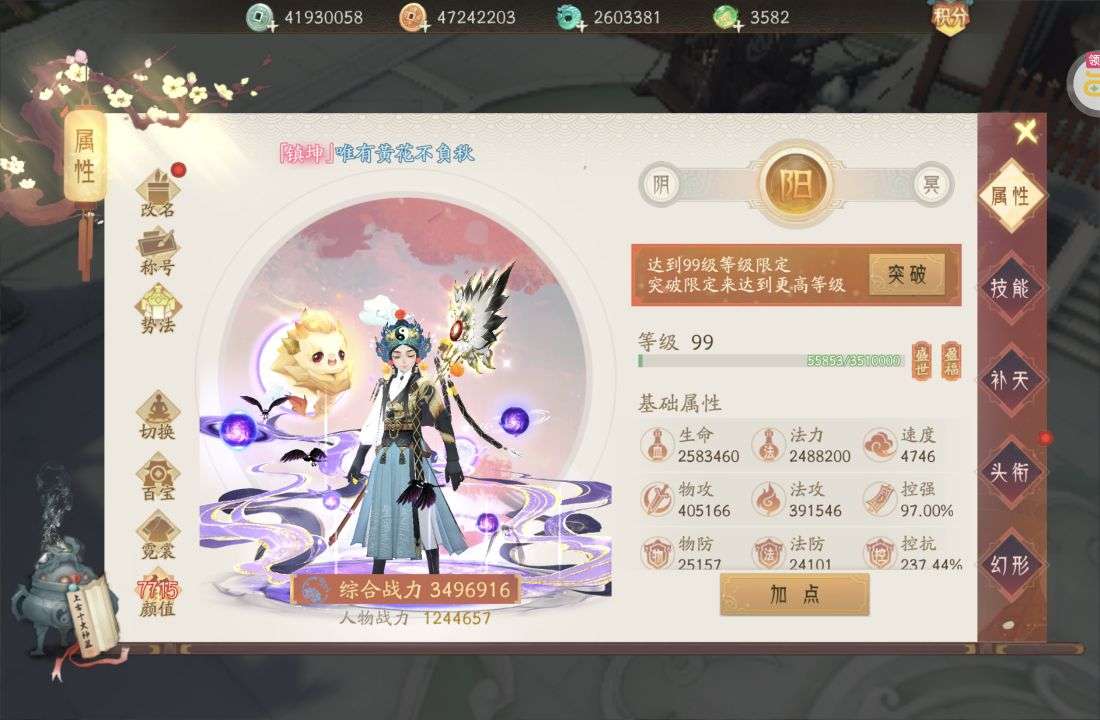1100x720 pixels.
Task: Select the 属性 attributes tab
Action: 1010,196
